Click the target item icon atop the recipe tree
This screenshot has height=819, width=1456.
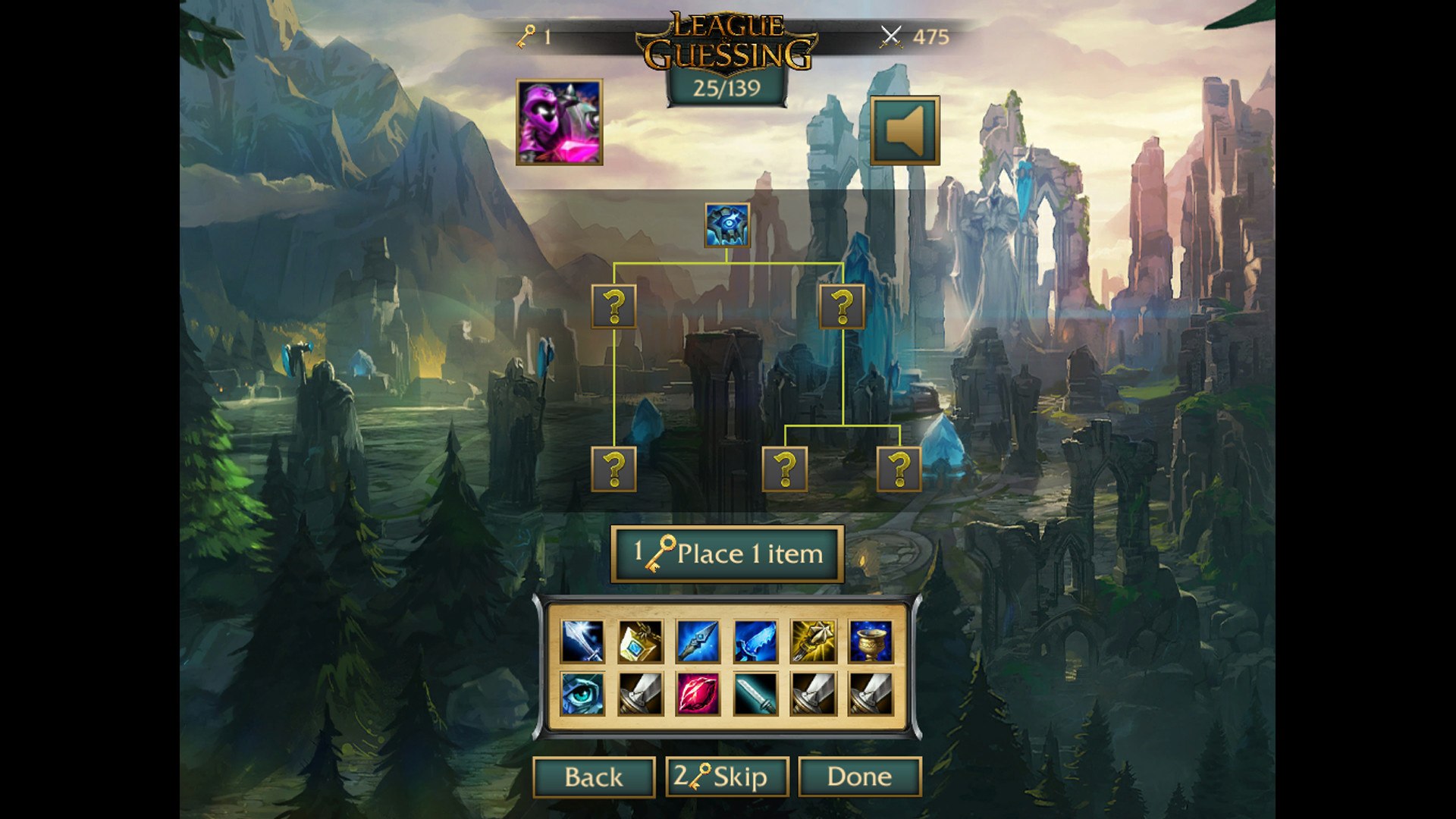[726, 225]
